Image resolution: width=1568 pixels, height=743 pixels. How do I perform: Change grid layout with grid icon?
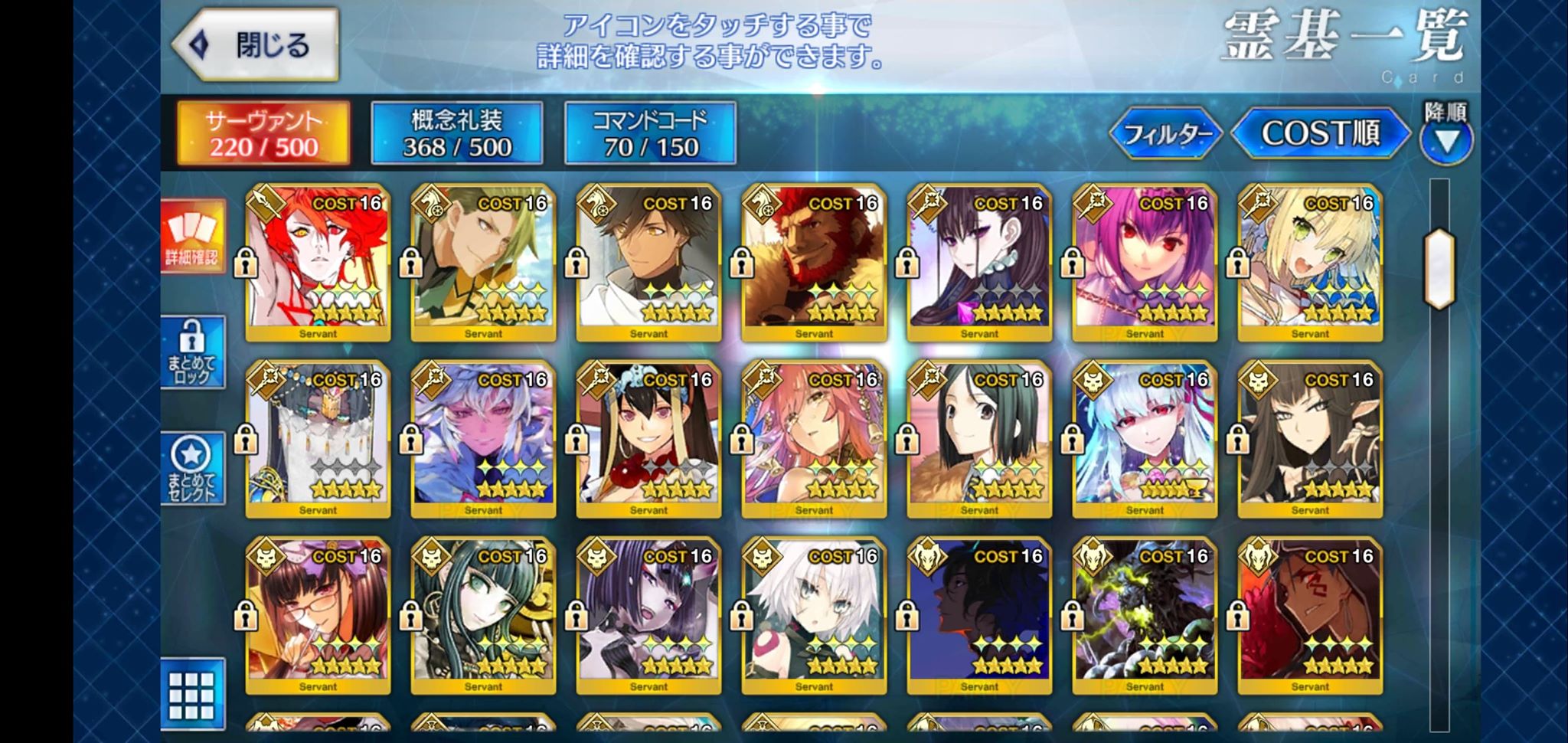(192, 694)
